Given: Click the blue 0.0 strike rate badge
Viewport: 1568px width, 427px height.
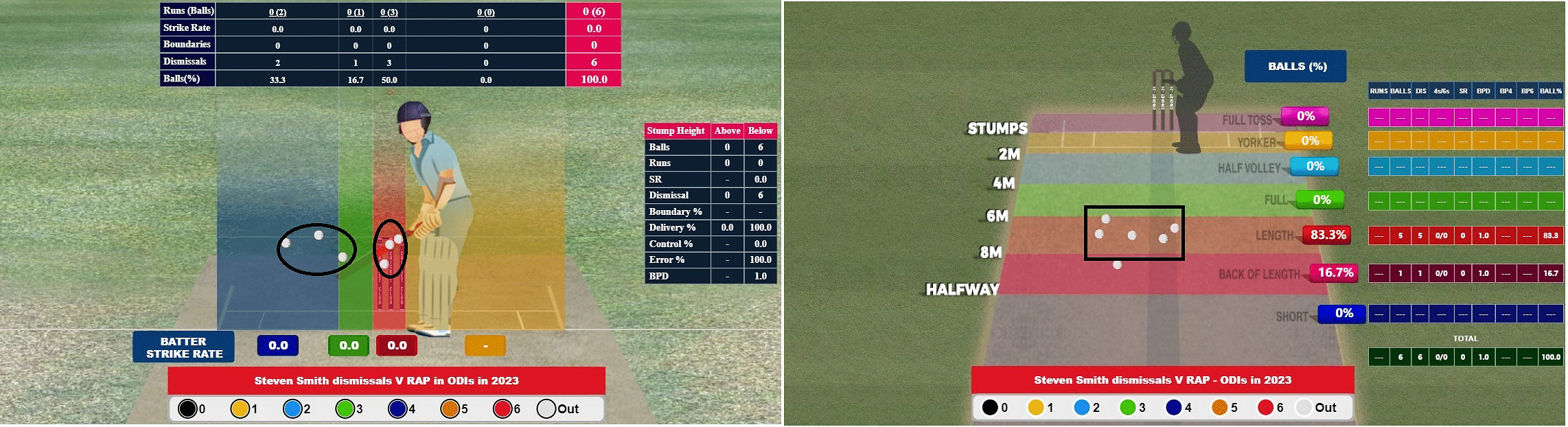Looking at the screenshot, I should [278, 345].
